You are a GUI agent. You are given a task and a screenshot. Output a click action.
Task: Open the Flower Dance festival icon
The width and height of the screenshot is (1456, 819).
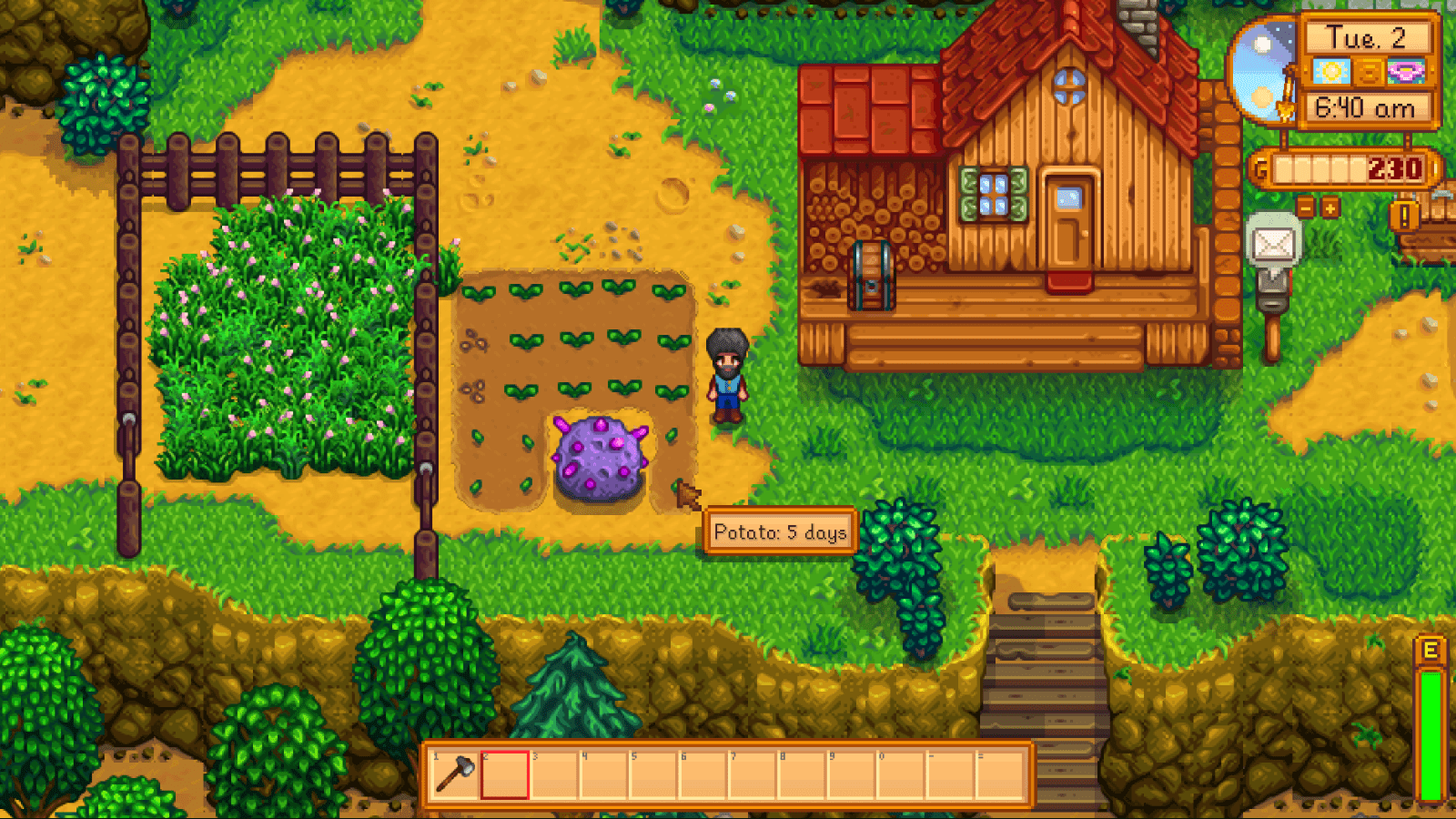1405,72
